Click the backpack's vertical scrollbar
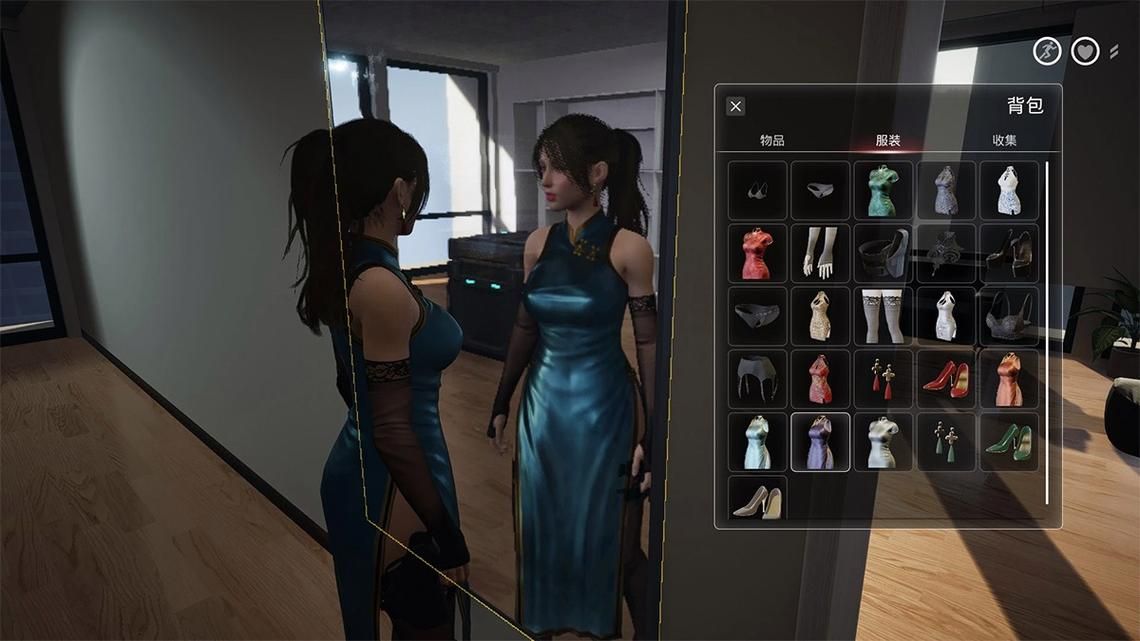The height and width of the screenshot is (641, 1140). (1047, 330)
